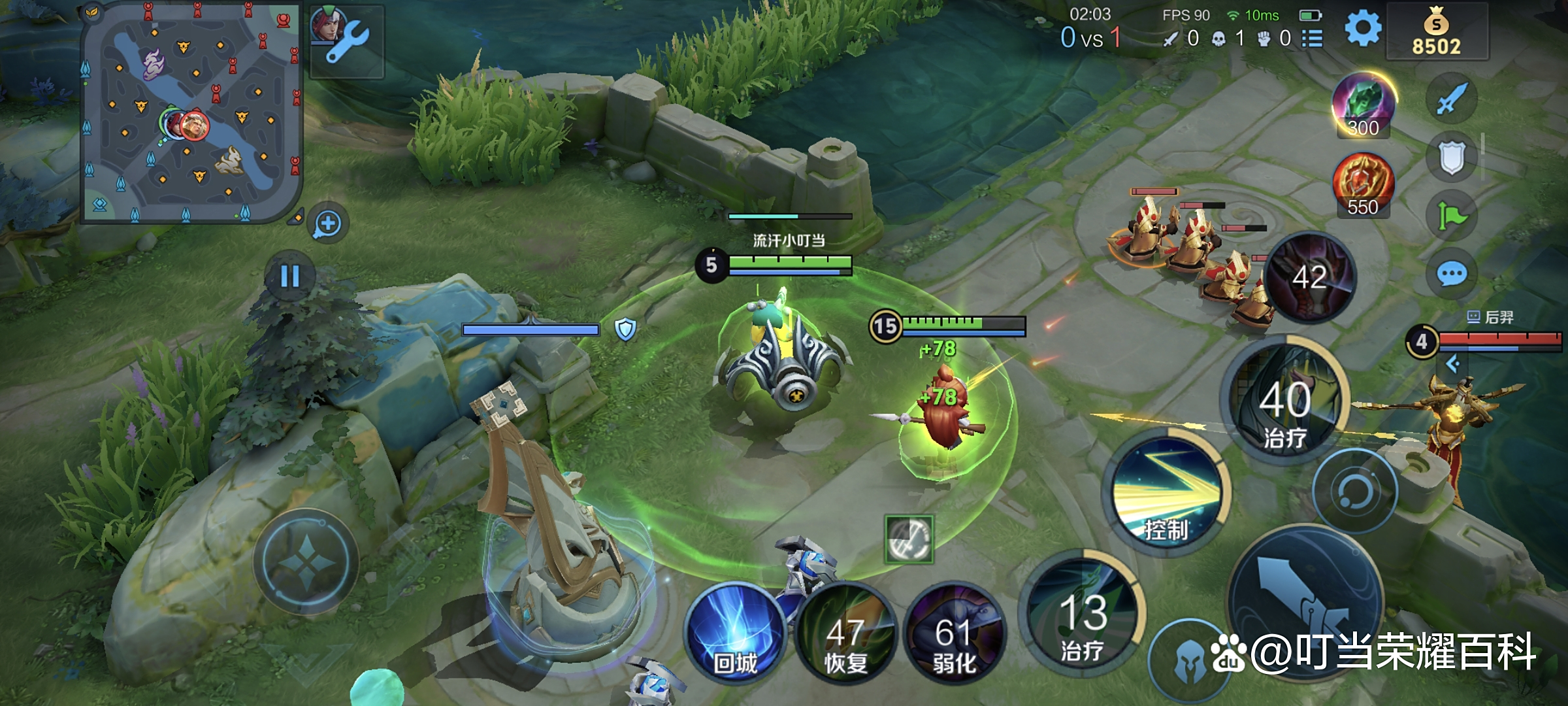
Task: Cast the 控制 lightning skill
Action: [x=1167, y=496]
